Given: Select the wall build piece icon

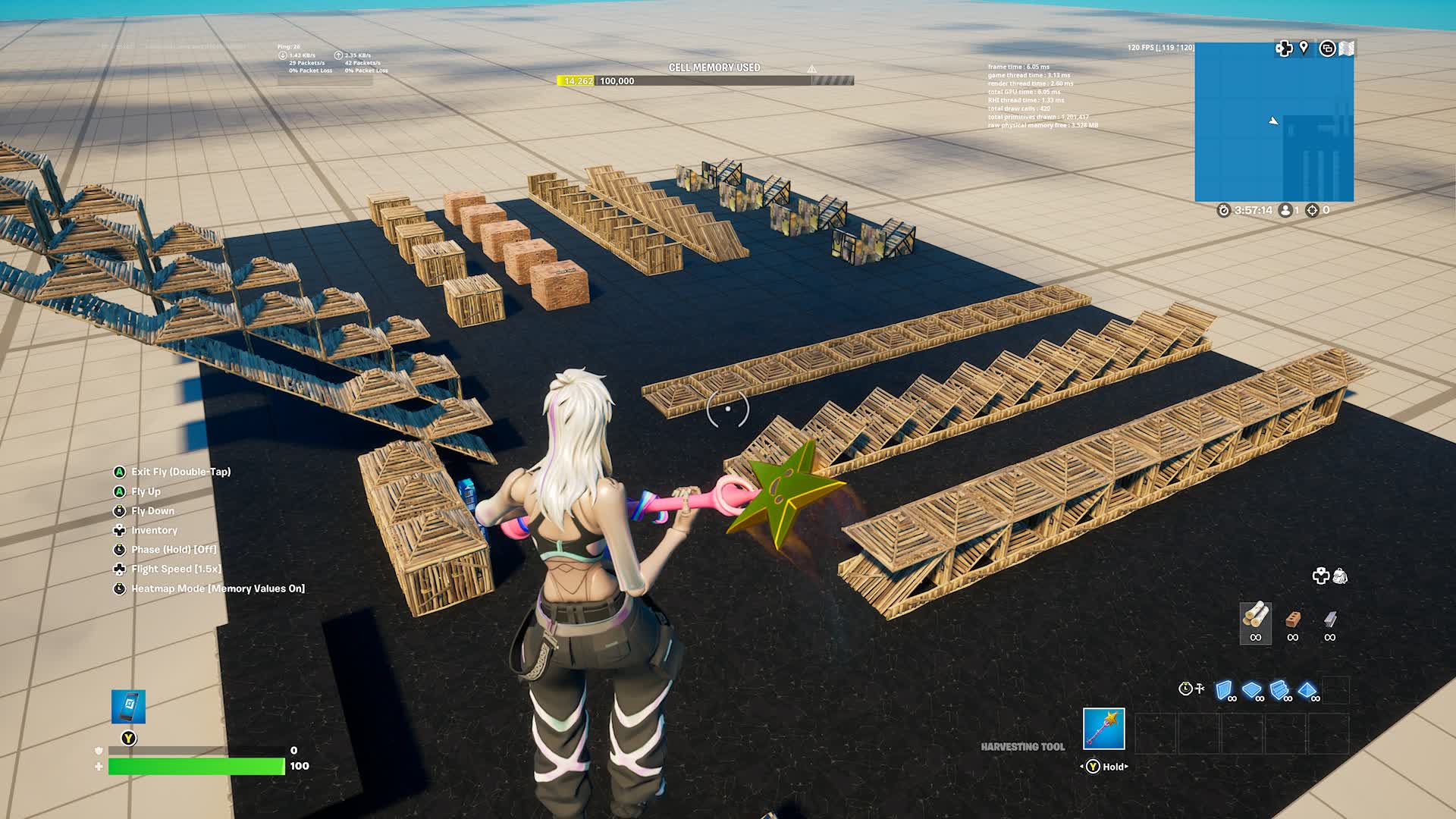Looking at the screenshot, I should tap(1223, 689).
